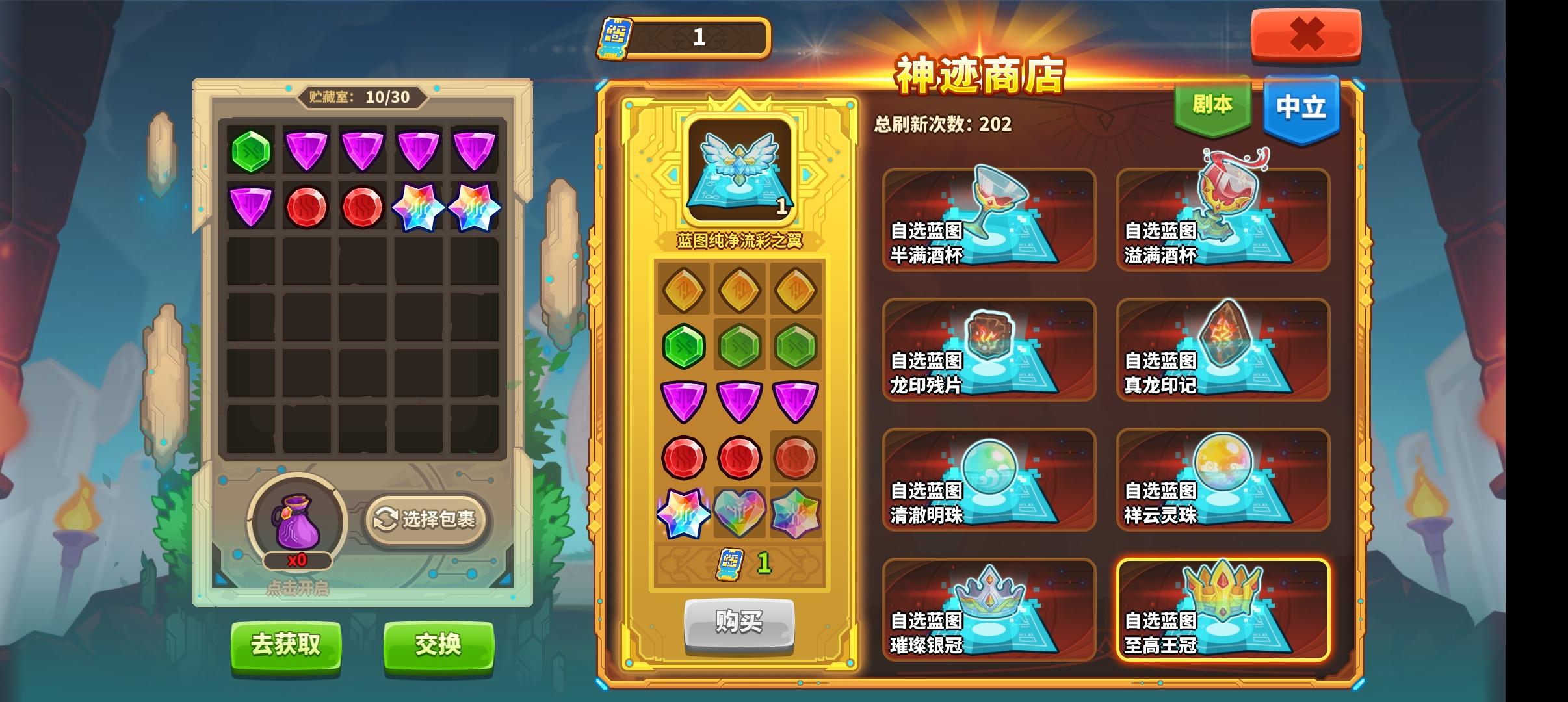Image resolution: width=1568 pixels, height=702 pixels.
Task: Expand the 祥云灵珠 blueprint option
Action: [1223, 480]
